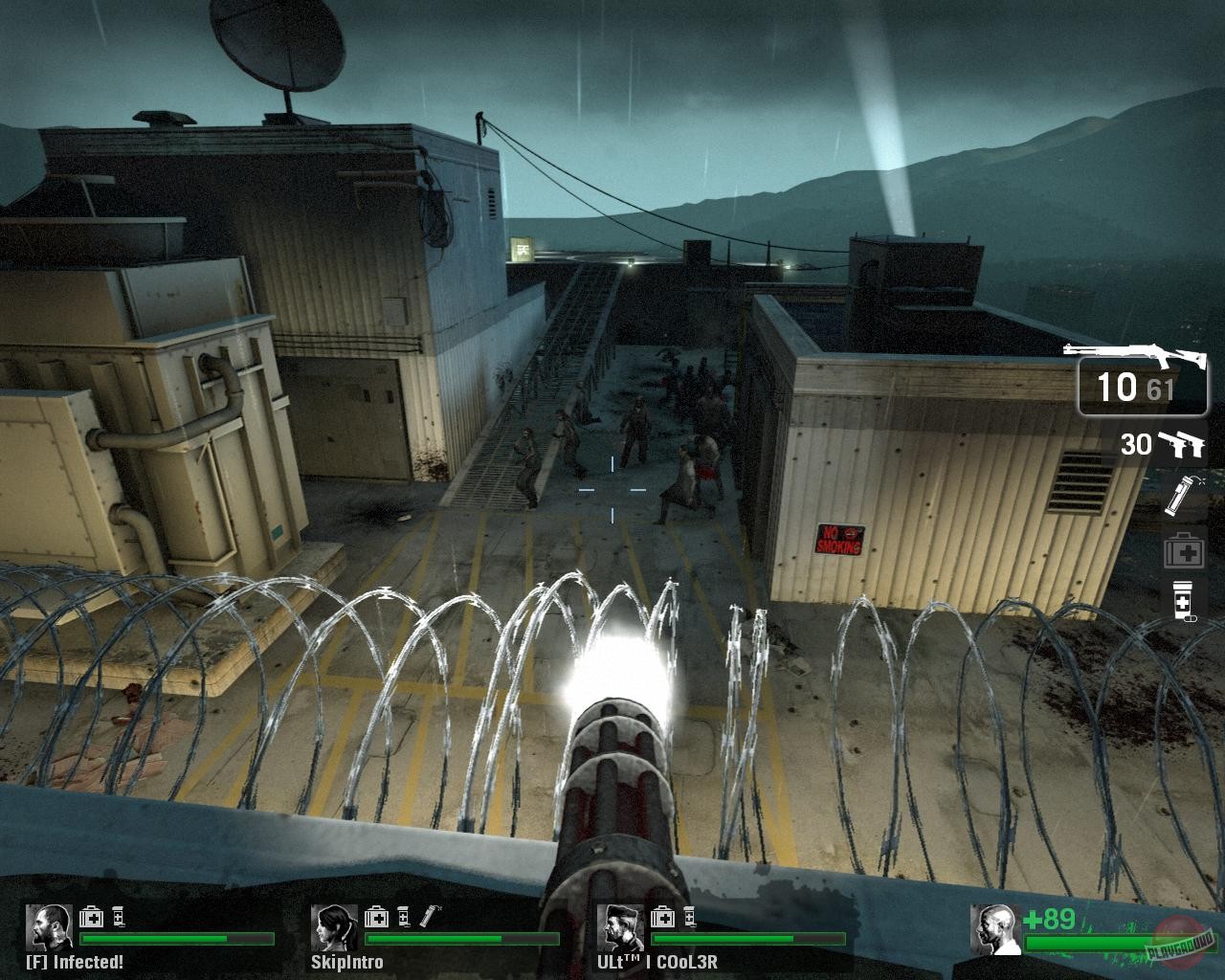Select the pipe bomb slot icon

1184,496
